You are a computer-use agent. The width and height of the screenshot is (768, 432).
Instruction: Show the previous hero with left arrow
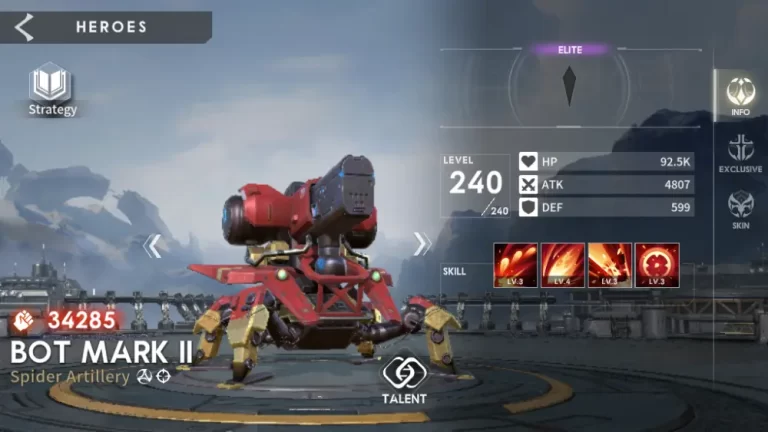pos(152,245)
